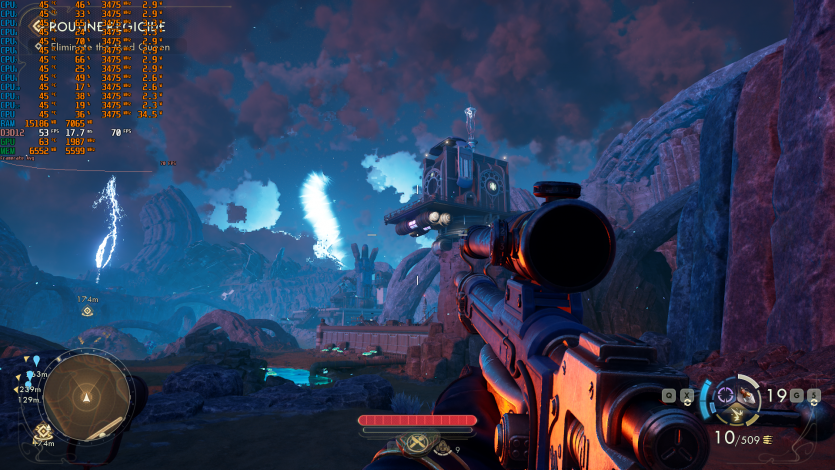Screen dimensions: 835x470
Task: Click the quest marker icon below the minimap
Action: 42,430
